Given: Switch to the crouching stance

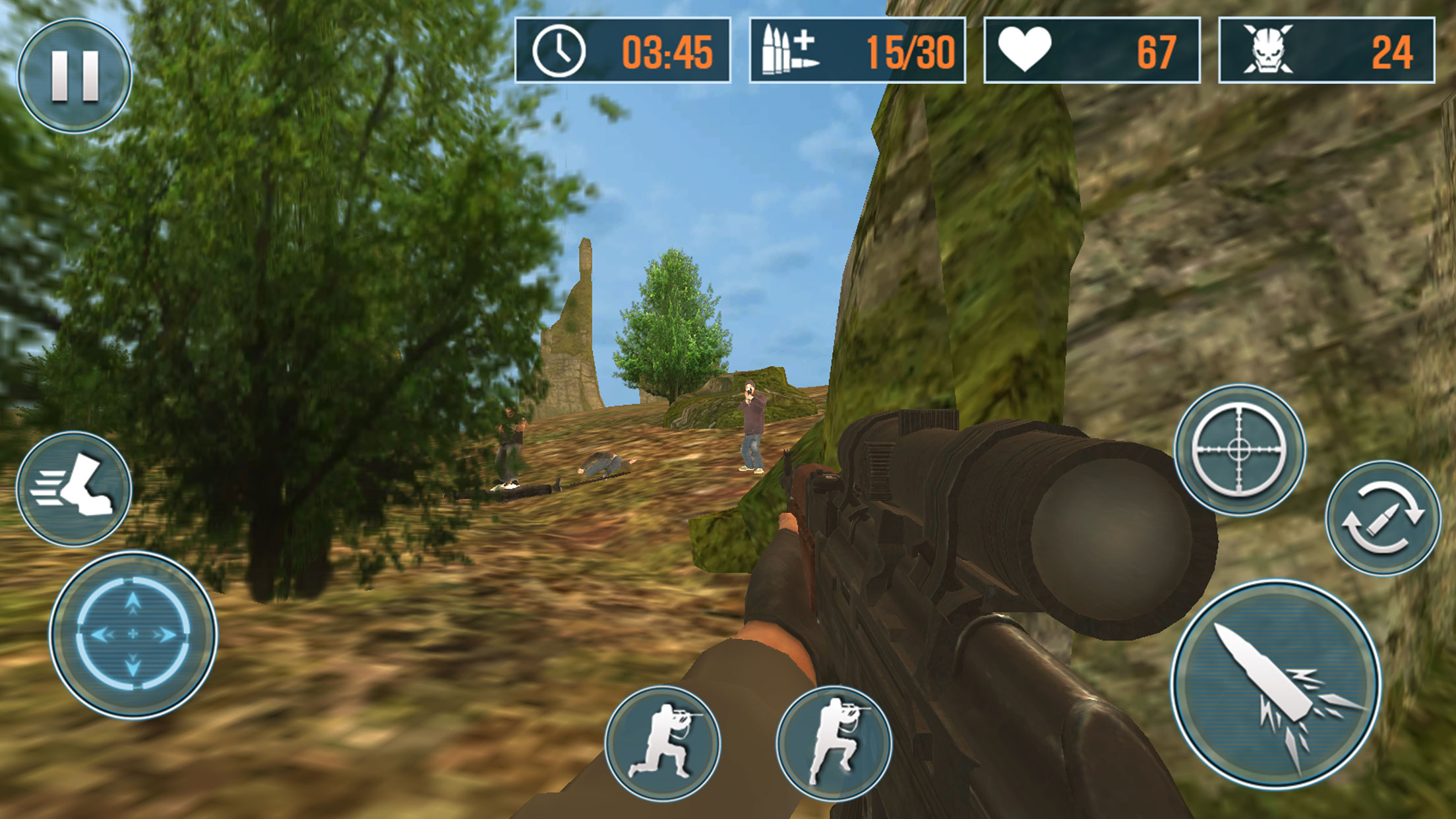Looking at the screenshot, I should click(x=663, y=743).
